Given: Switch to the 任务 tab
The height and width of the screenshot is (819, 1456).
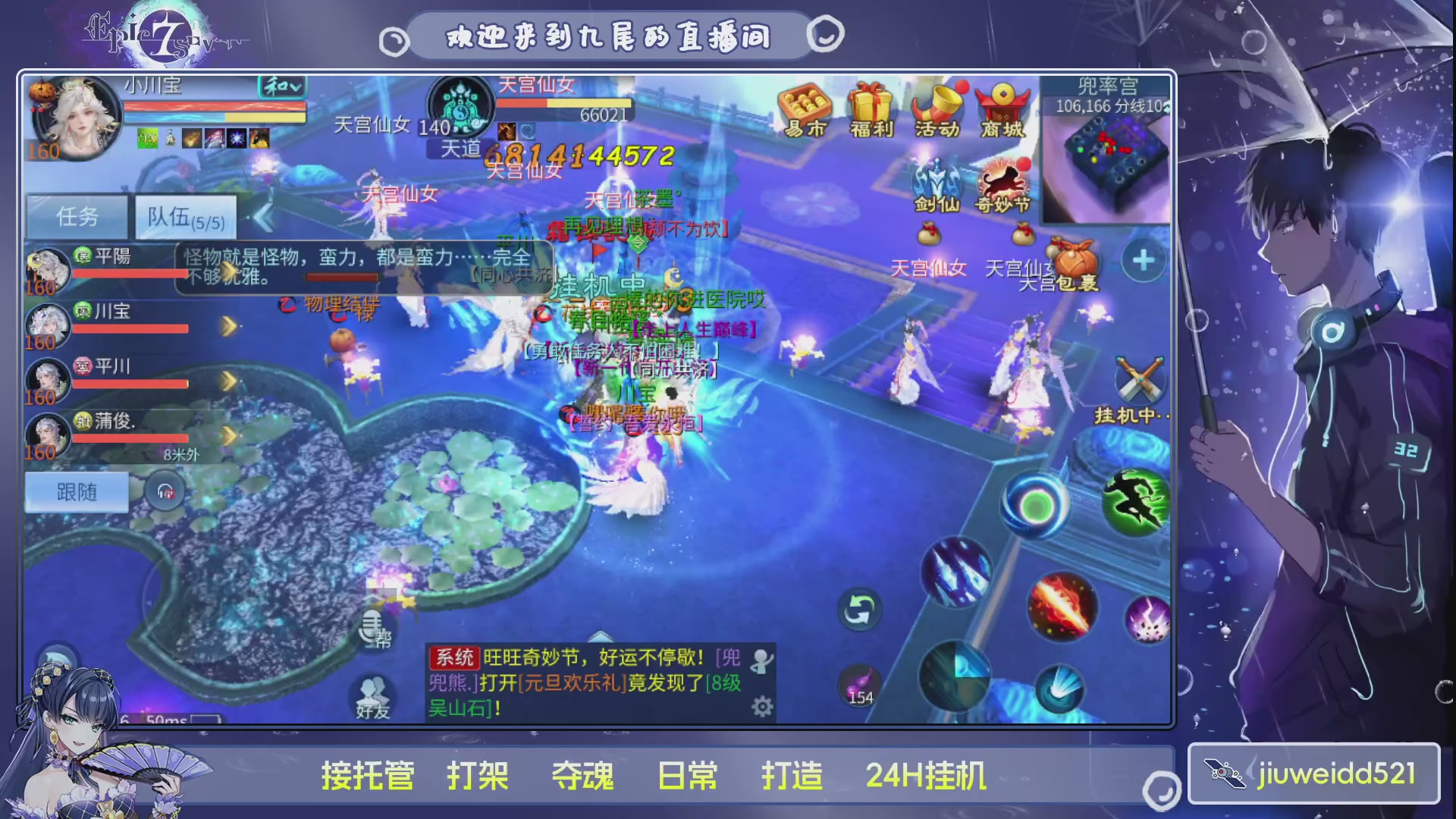Looking at the screenshot, I should click(x=76, y=216).
